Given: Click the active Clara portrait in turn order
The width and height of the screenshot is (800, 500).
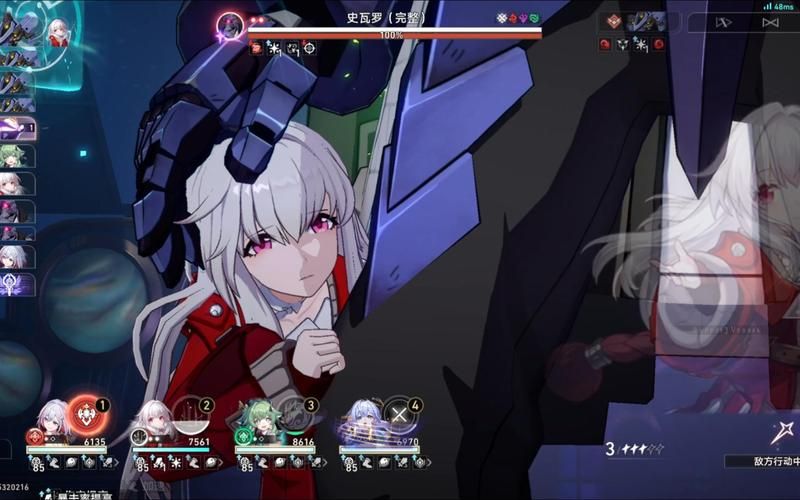Looking at the screenshot, I should pos(57,31).
